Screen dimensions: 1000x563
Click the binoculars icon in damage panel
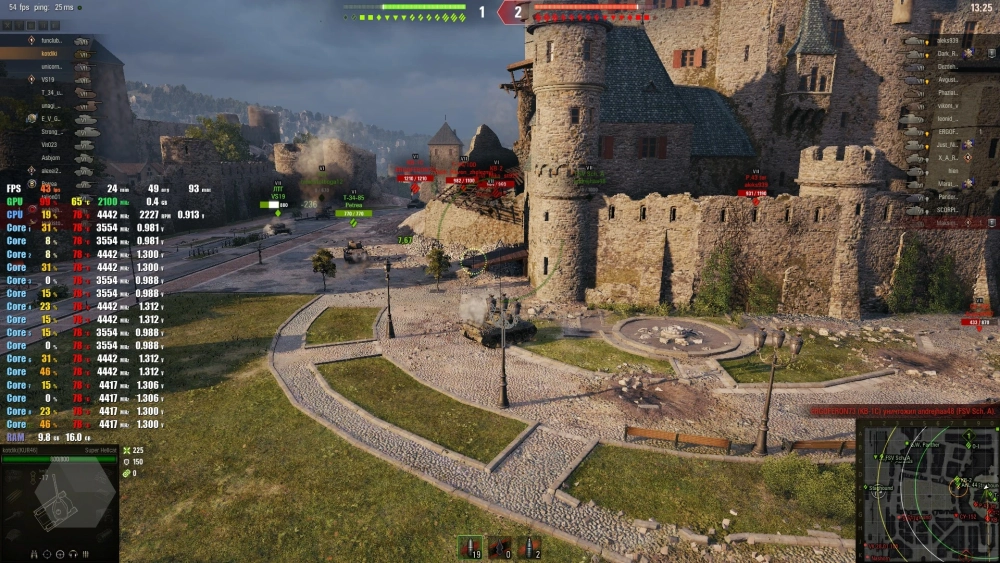click(x=33, y=553)
